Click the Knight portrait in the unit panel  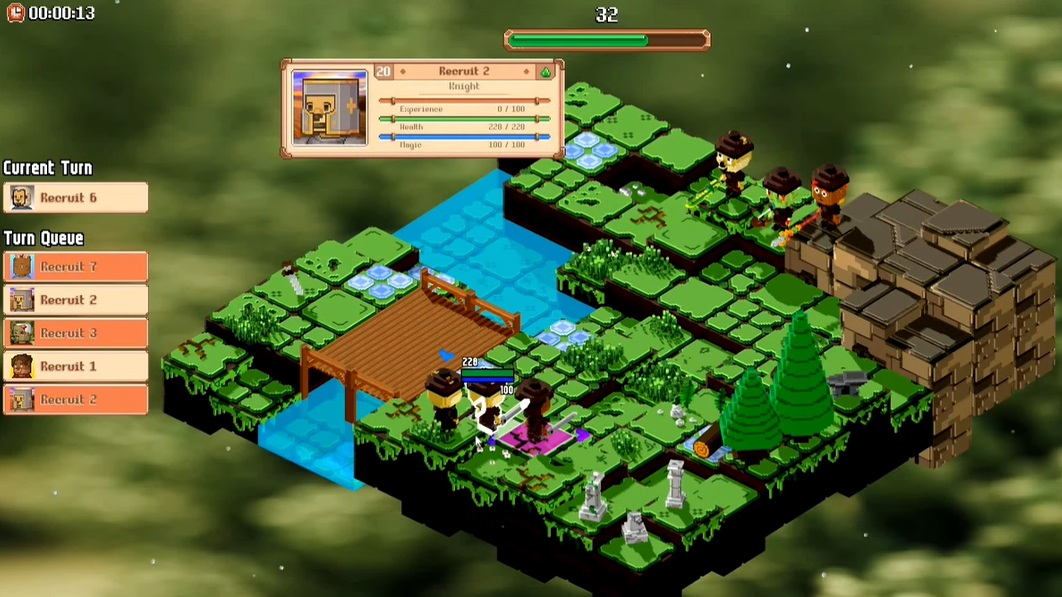pos(329,108)
